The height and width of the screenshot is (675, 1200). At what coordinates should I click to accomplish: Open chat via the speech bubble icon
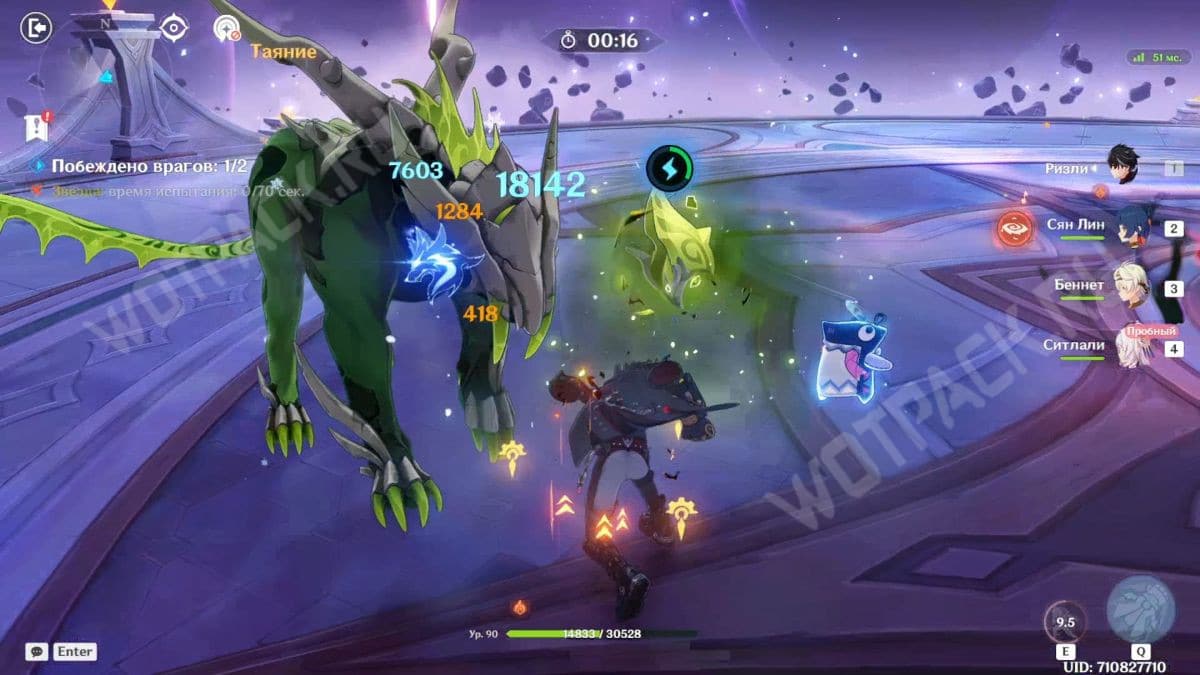coord(36,651)
